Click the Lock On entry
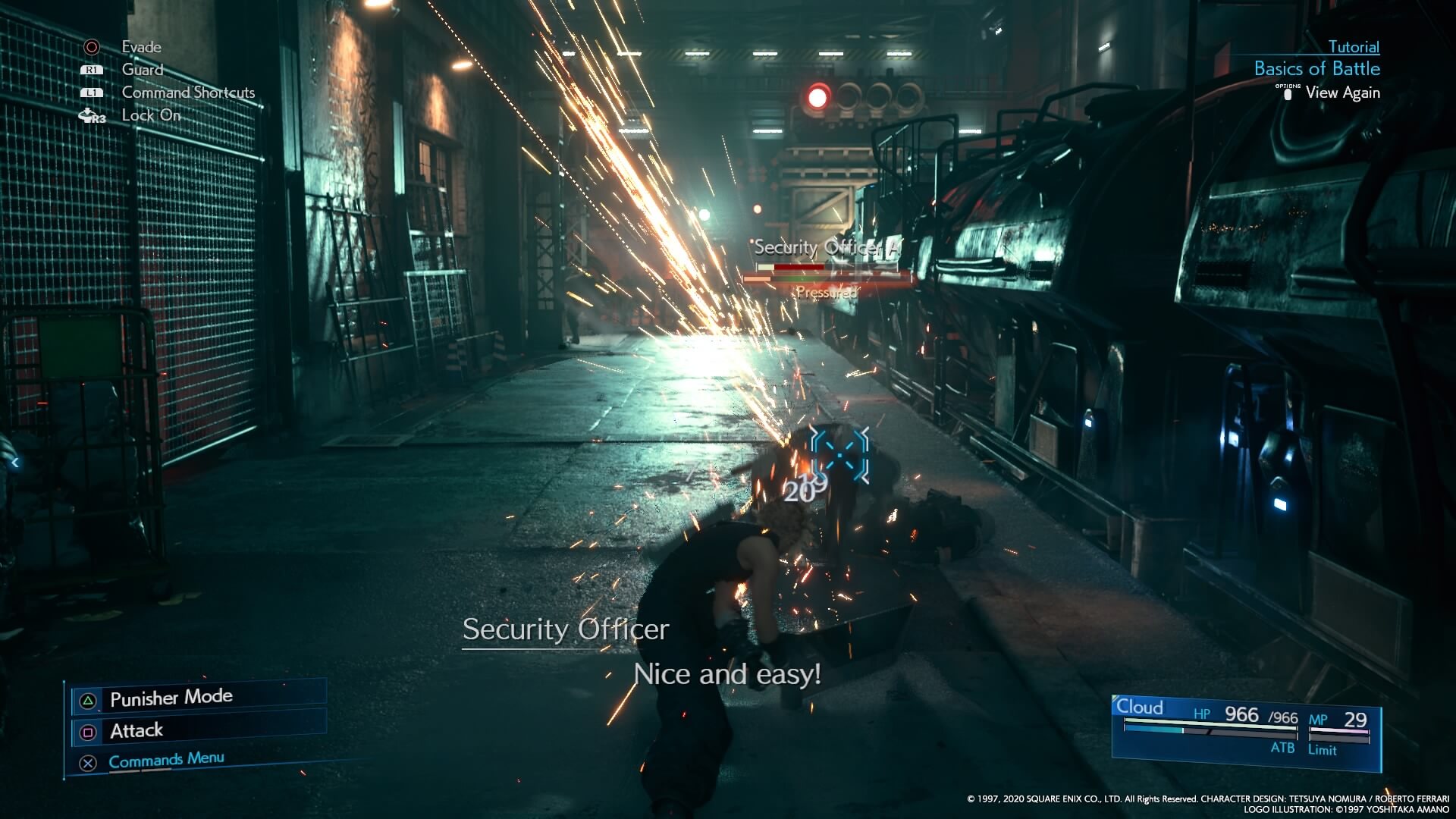This screenshot has width=1456, height=819. pos(151,115)
